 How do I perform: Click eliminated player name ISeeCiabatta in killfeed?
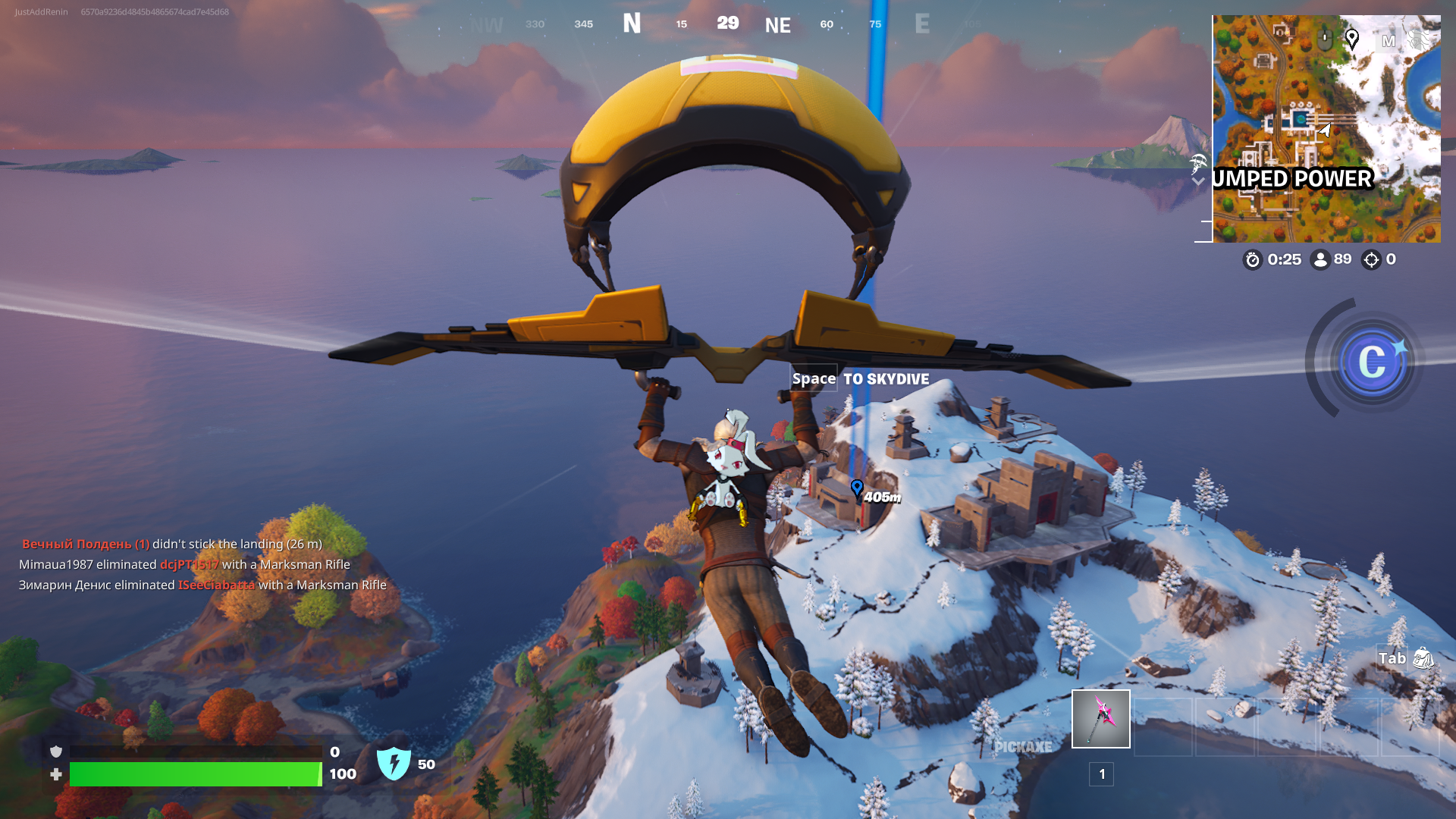point(218,585)
